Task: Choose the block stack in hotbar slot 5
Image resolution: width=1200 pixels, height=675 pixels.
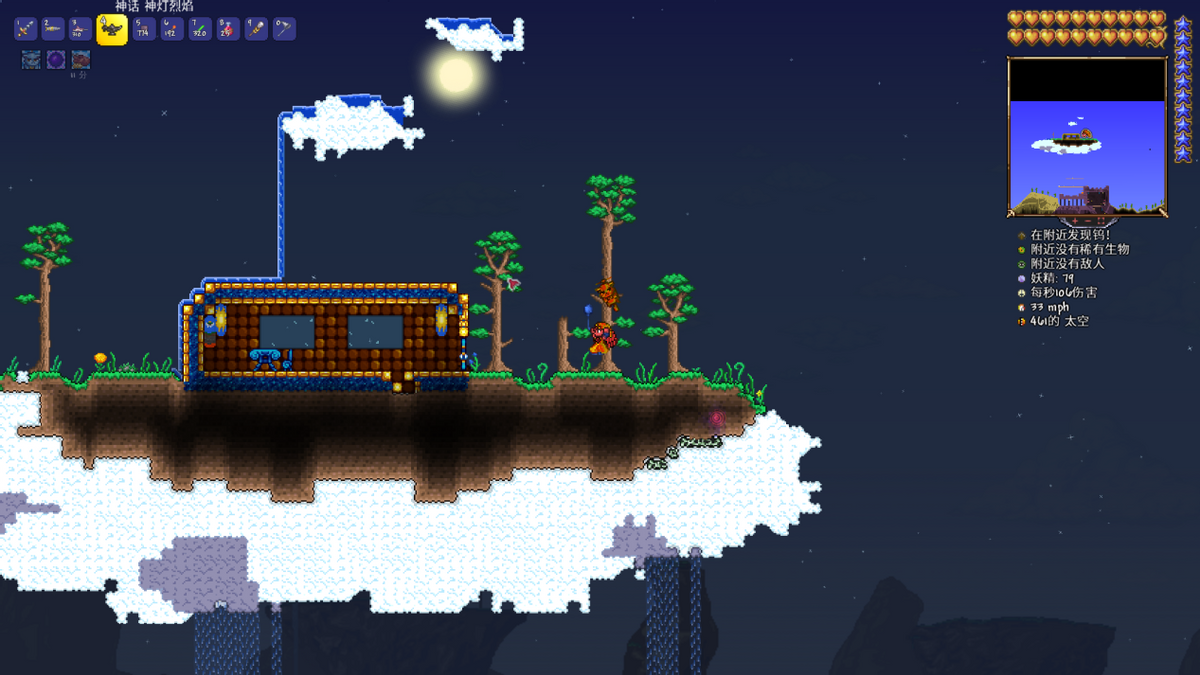Action: click(142, 29)
